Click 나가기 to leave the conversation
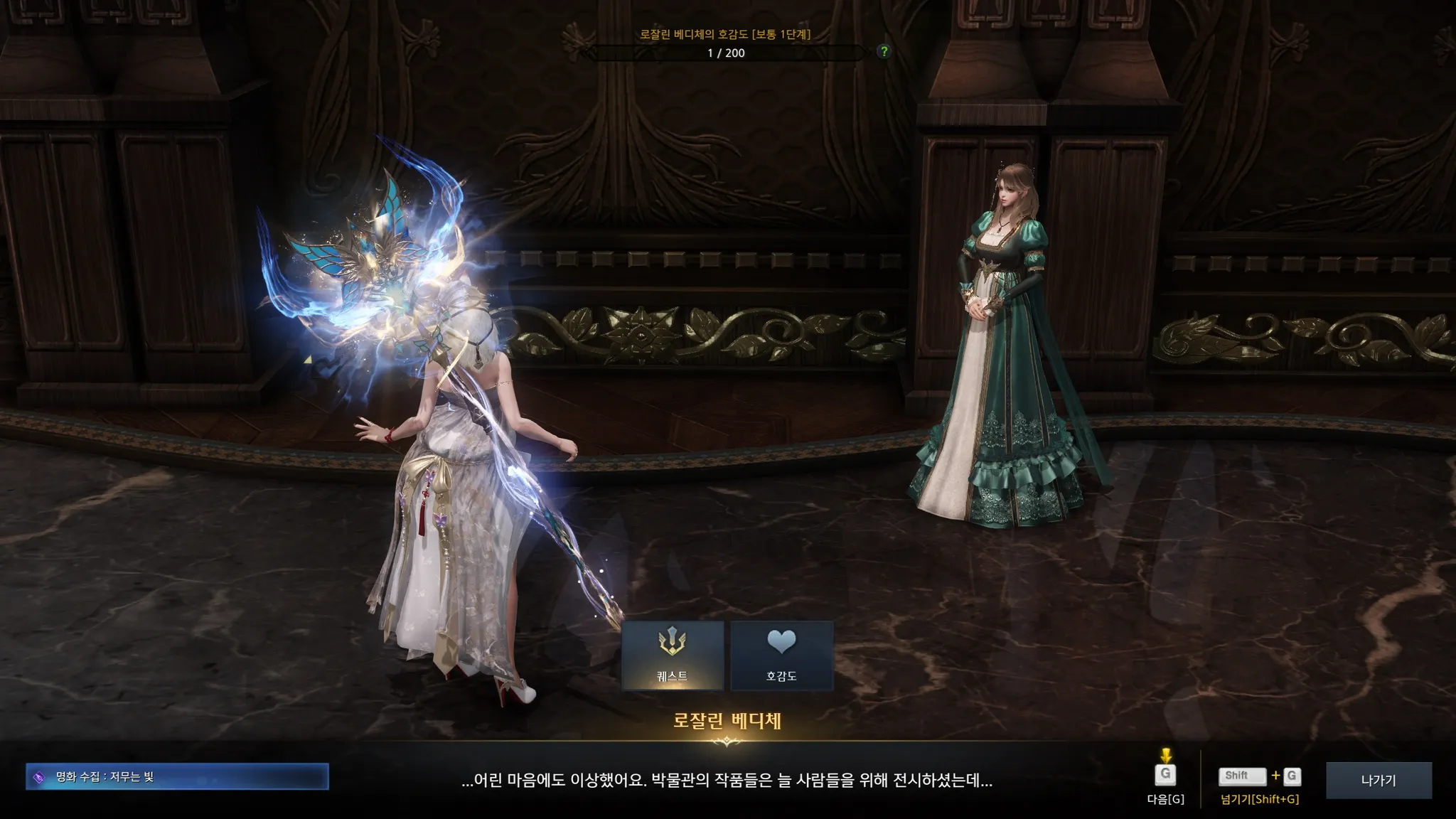 click(1379, 780)
